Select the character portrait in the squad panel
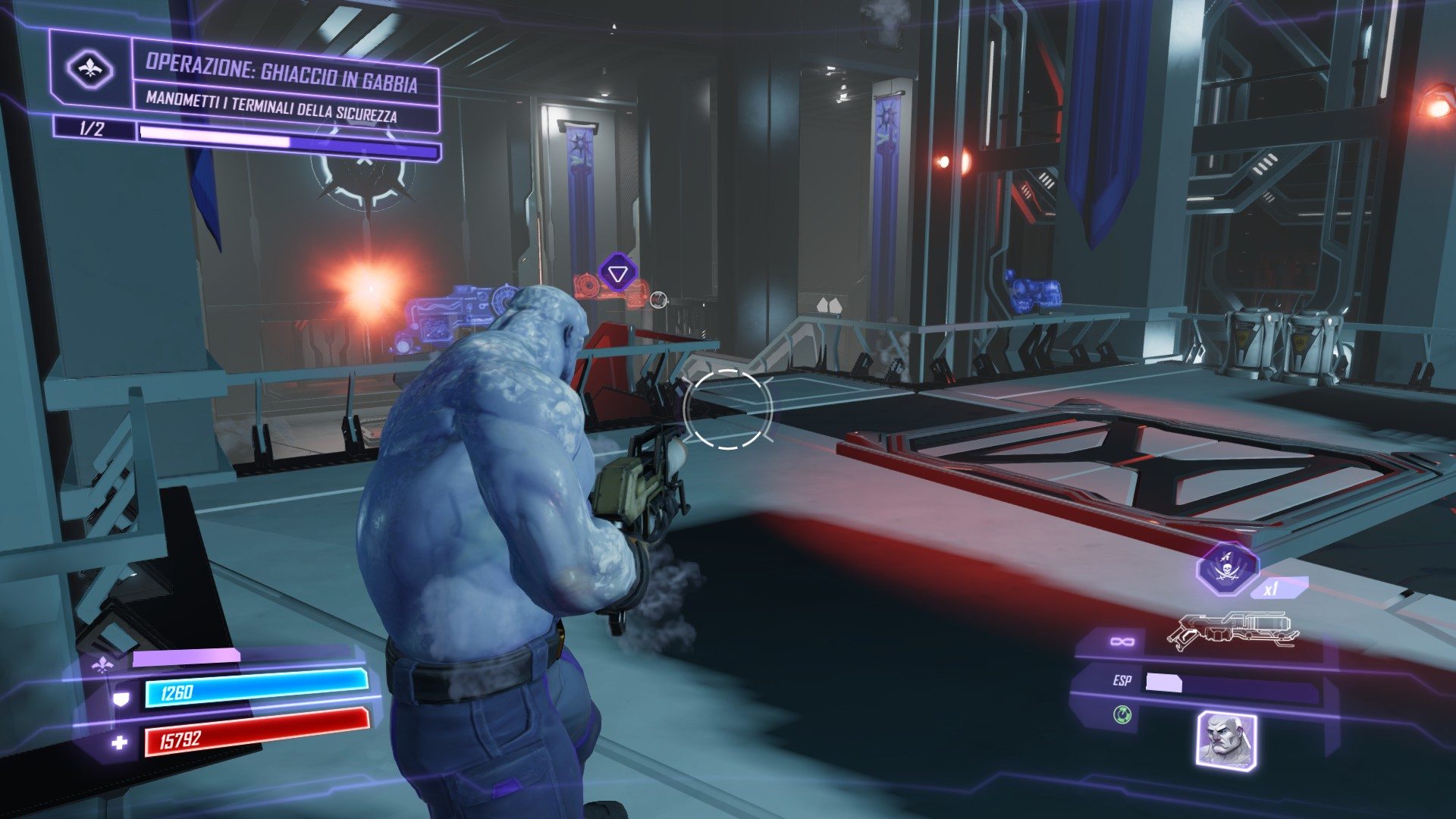 tap(1226, 738)
